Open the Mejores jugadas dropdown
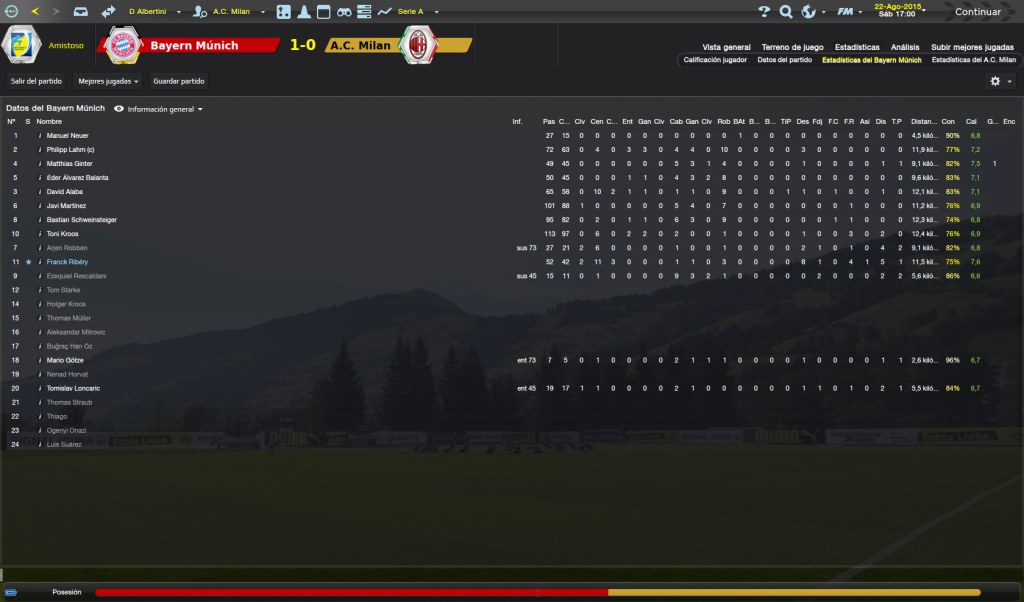 coord(108,81)
